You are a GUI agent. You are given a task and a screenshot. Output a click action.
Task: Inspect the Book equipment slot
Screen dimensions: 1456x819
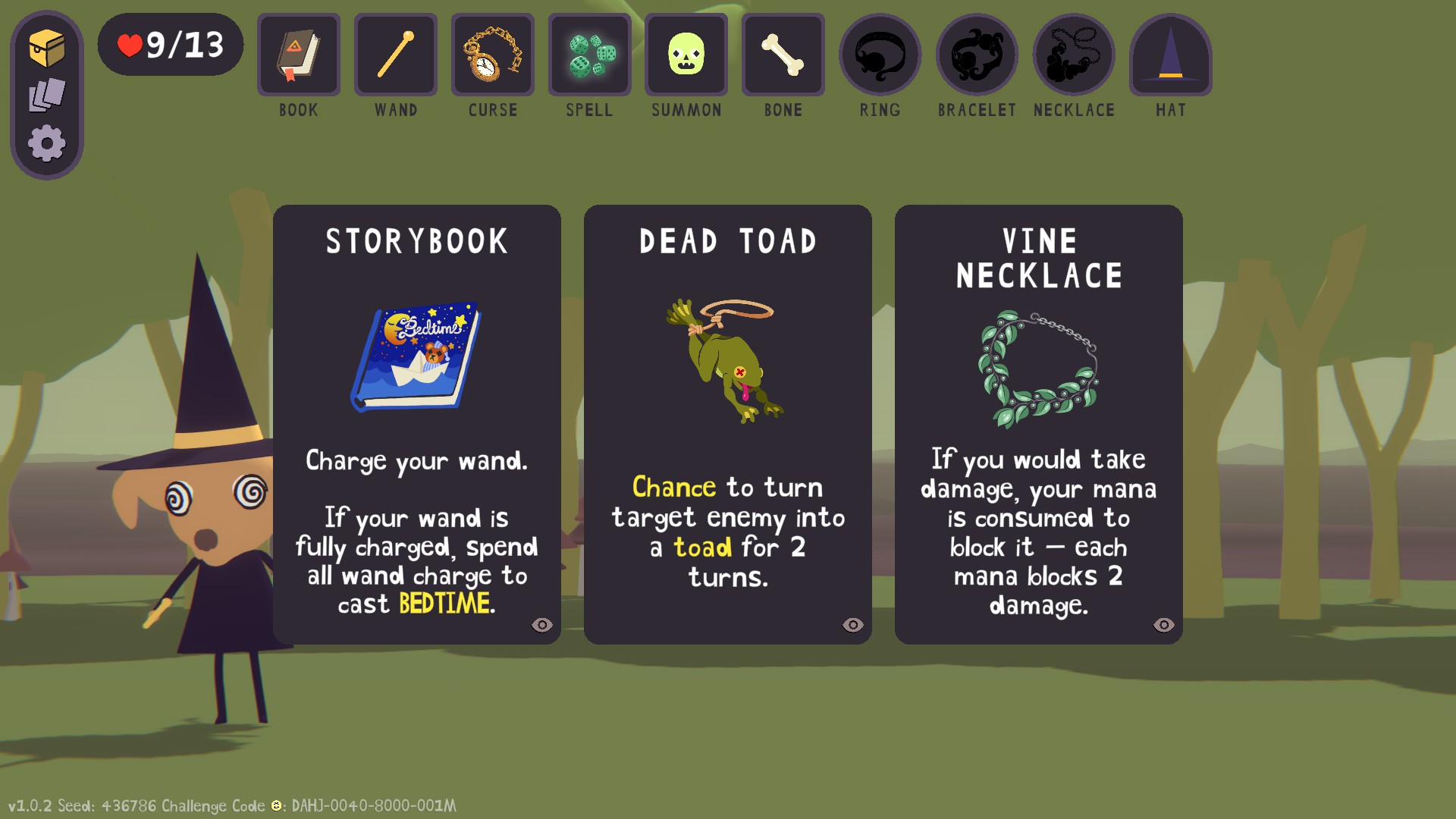(299, 55)
